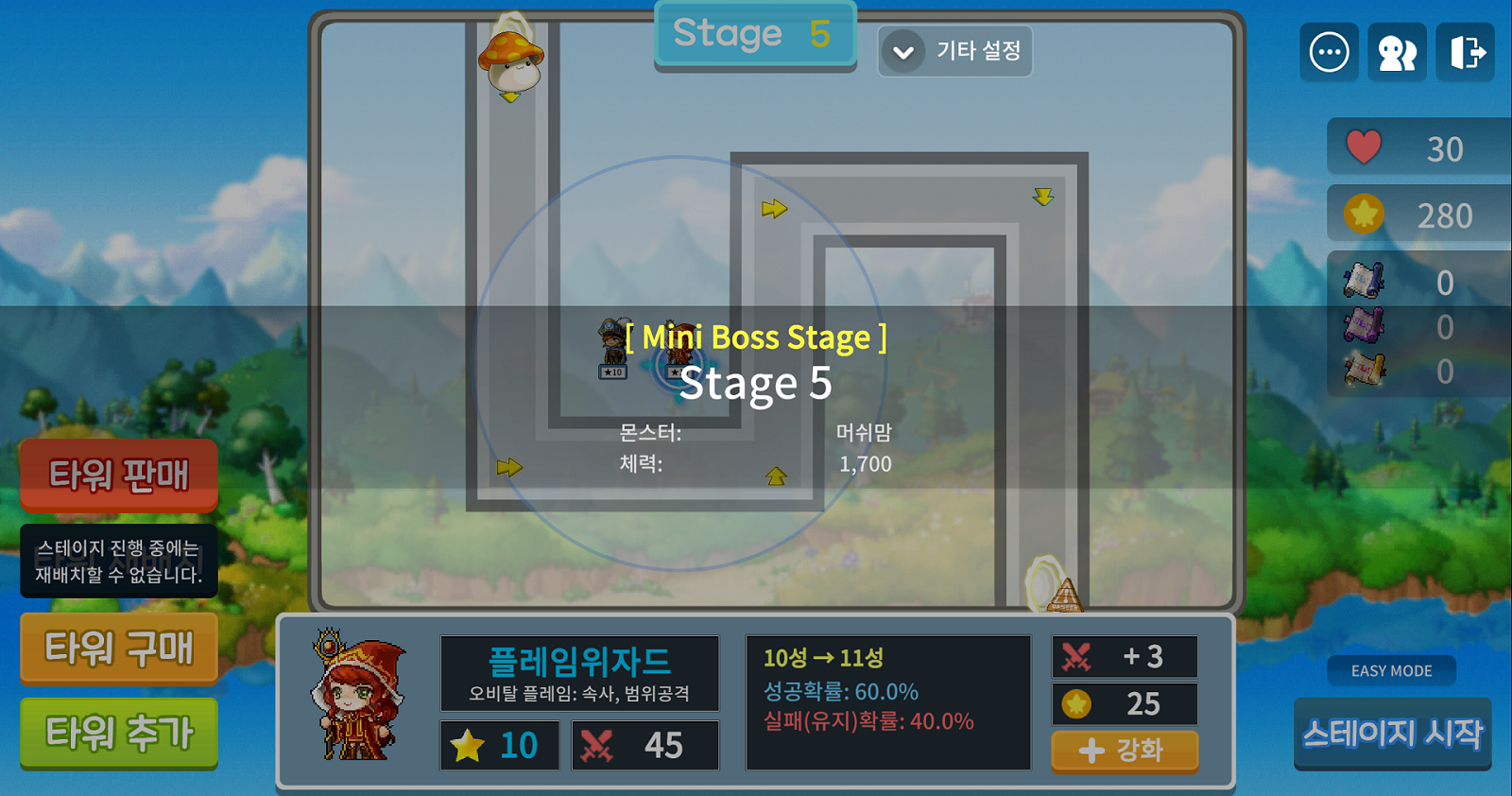
Task: Add a tower using 타워 추가
Action: click(119, 733)
